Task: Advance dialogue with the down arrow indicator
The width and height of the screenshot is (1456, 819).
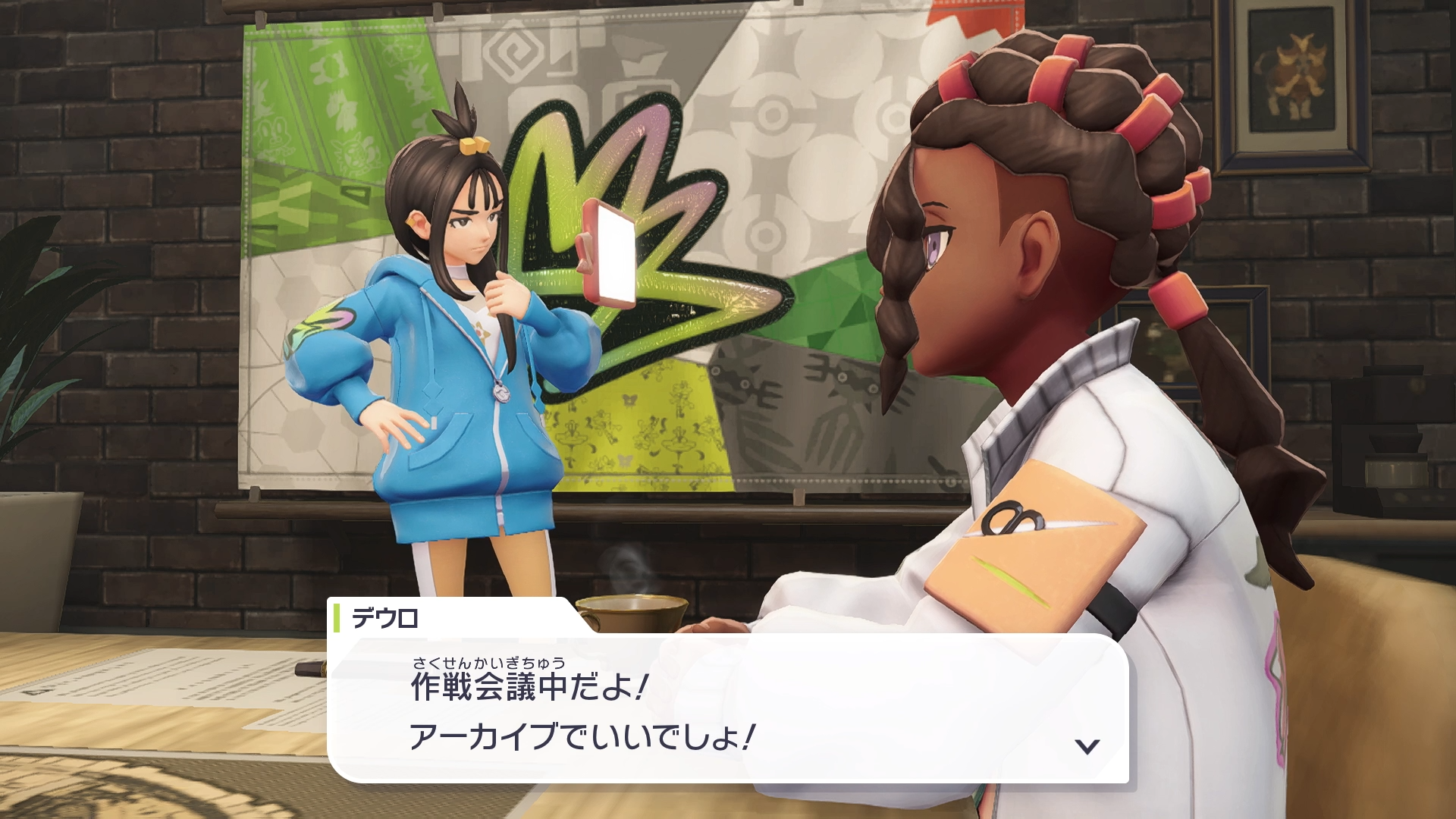Action: pyautogui.click(x=1087, y=746)
